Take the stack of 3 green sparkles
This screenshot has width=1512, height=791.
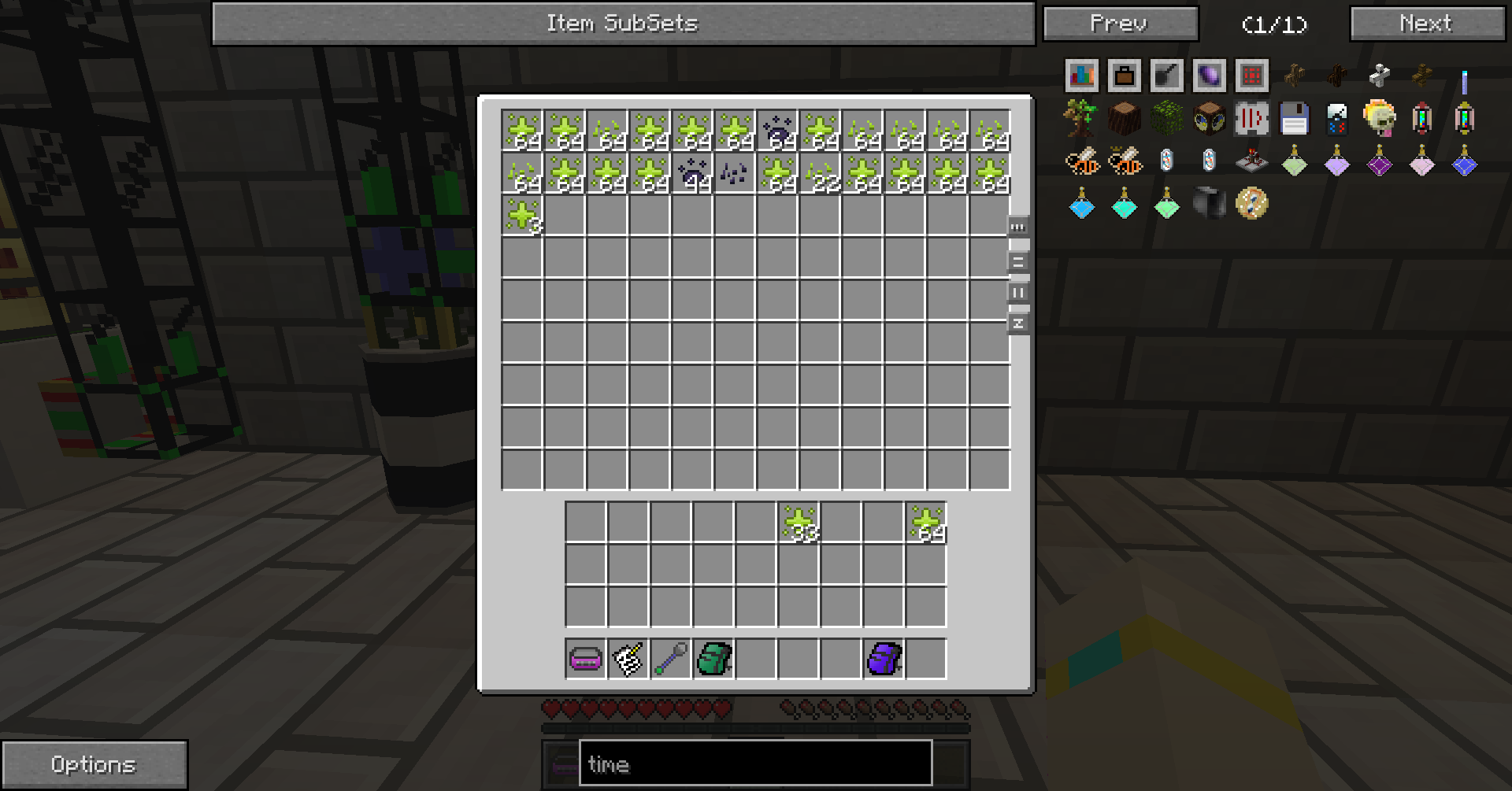click(523, 216)
